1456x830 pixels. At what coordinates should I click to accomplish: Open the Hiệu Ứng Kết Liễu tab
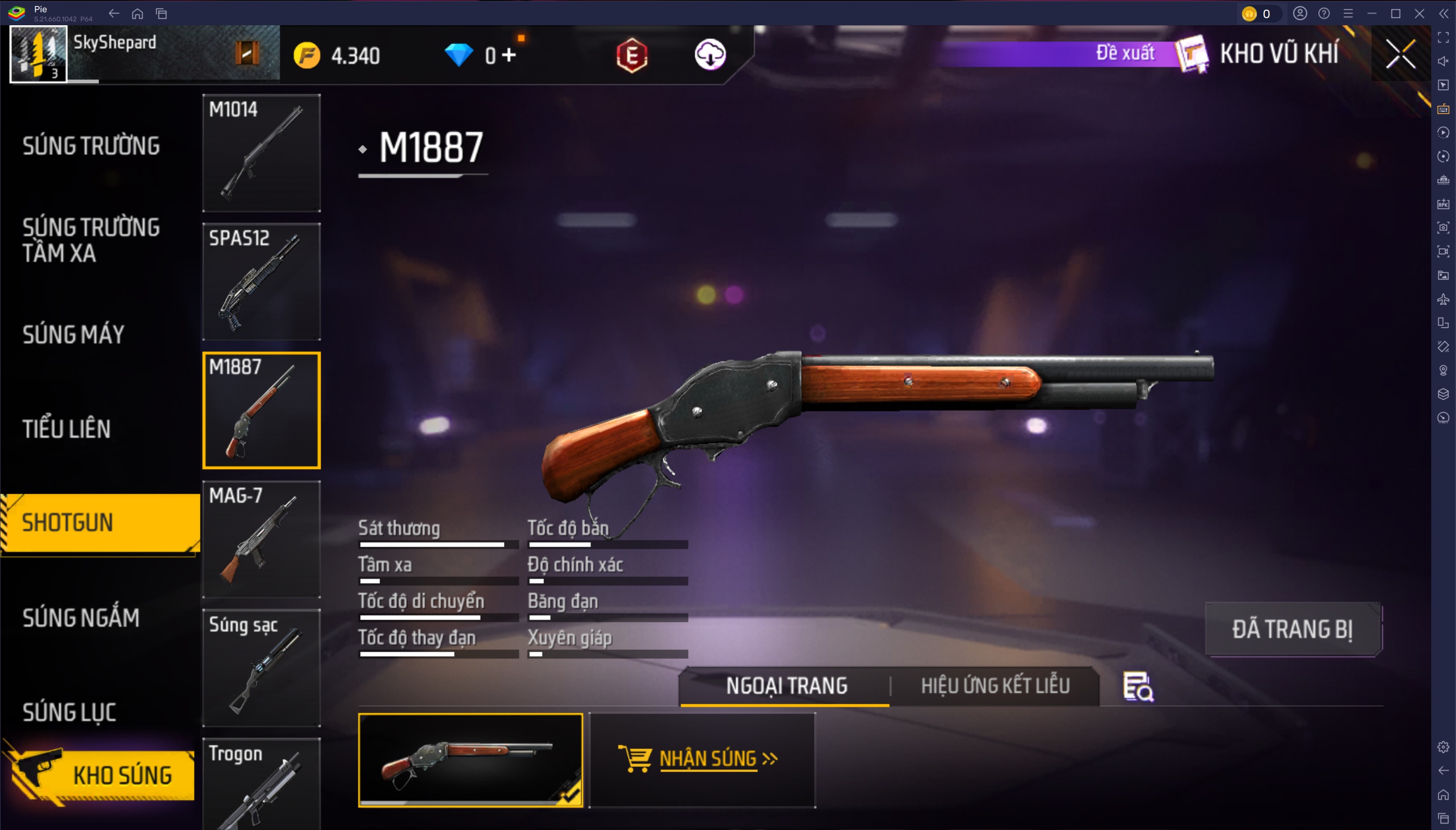point(995,685)
